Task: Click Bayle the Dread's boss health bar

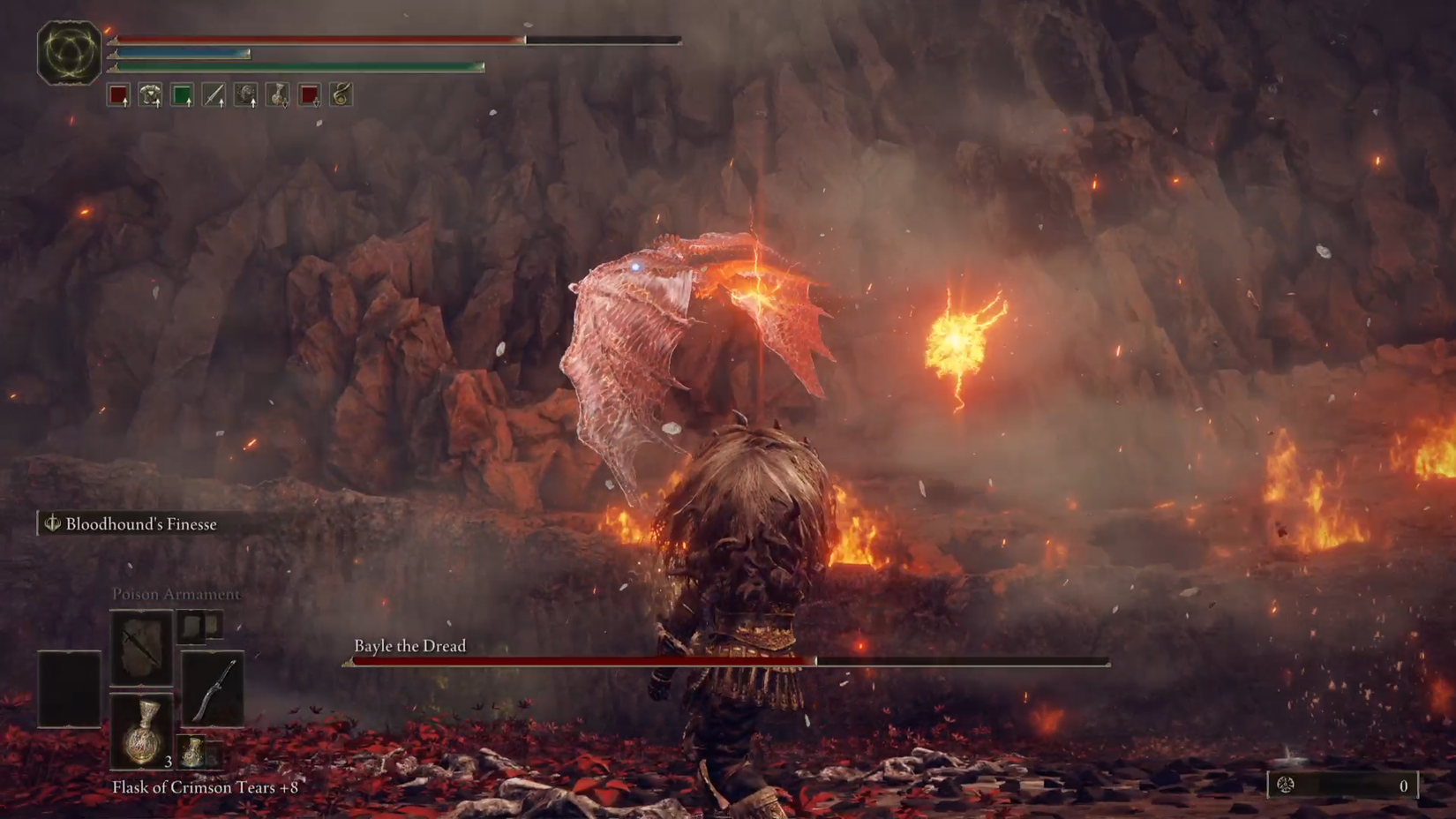Action: tap(724, 660)
